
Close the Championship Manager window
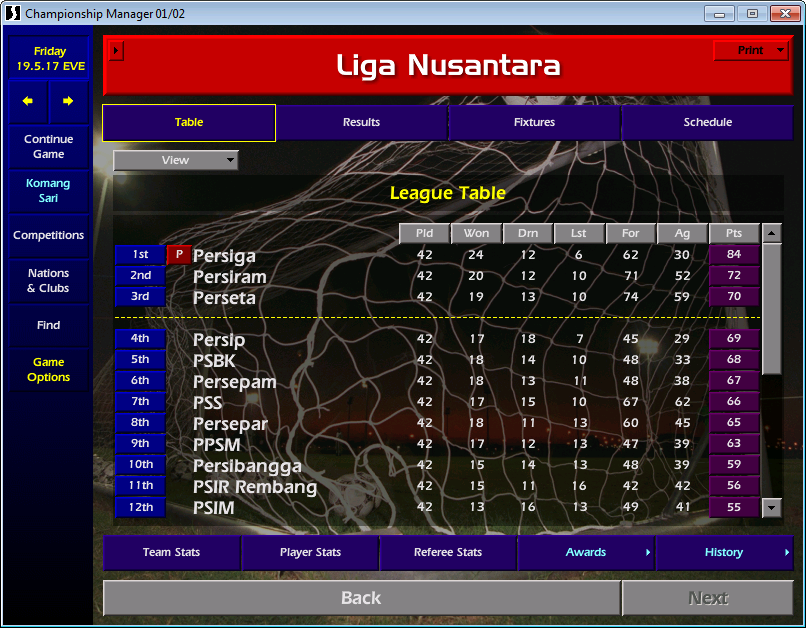coord(781,13)
